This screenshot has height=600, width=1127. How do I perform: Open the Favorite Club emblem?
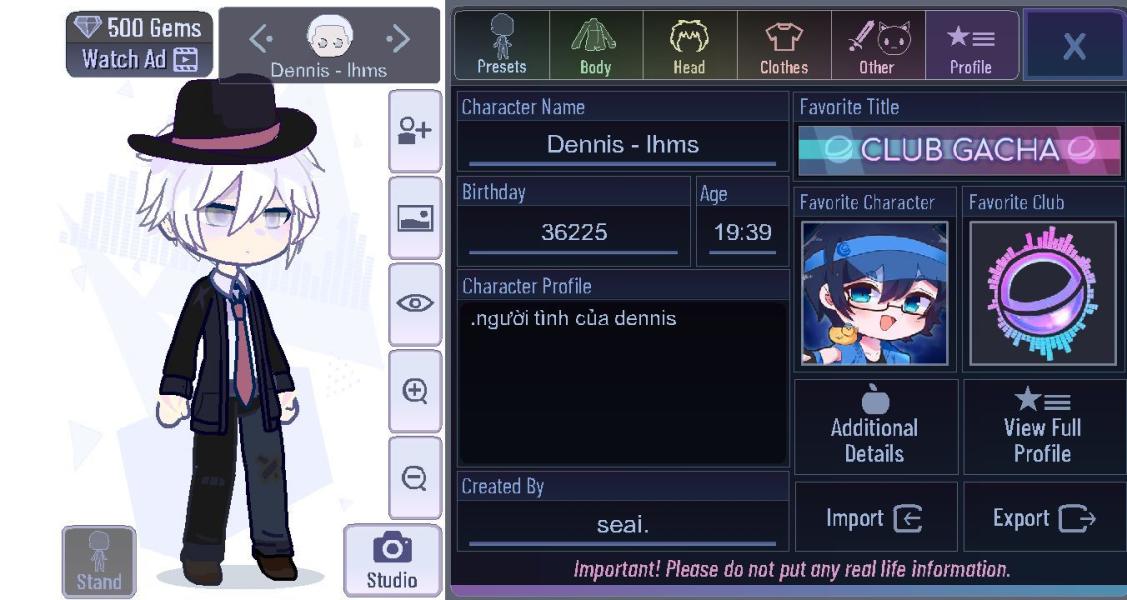coord(1043,293)
